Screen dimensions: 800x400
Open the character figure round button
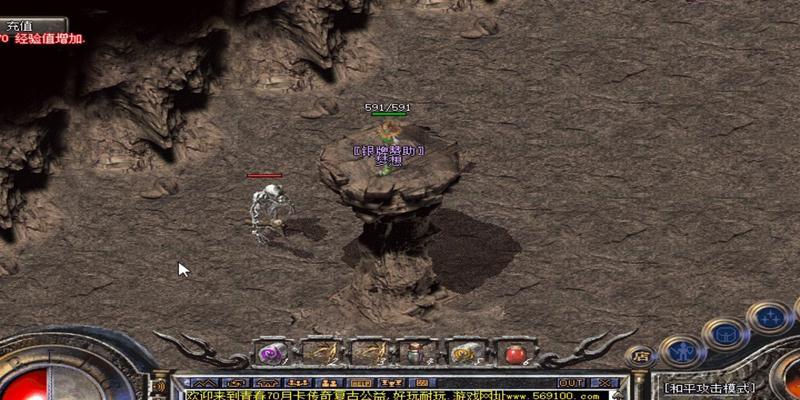pyautogui.click(x=683, y=351)
